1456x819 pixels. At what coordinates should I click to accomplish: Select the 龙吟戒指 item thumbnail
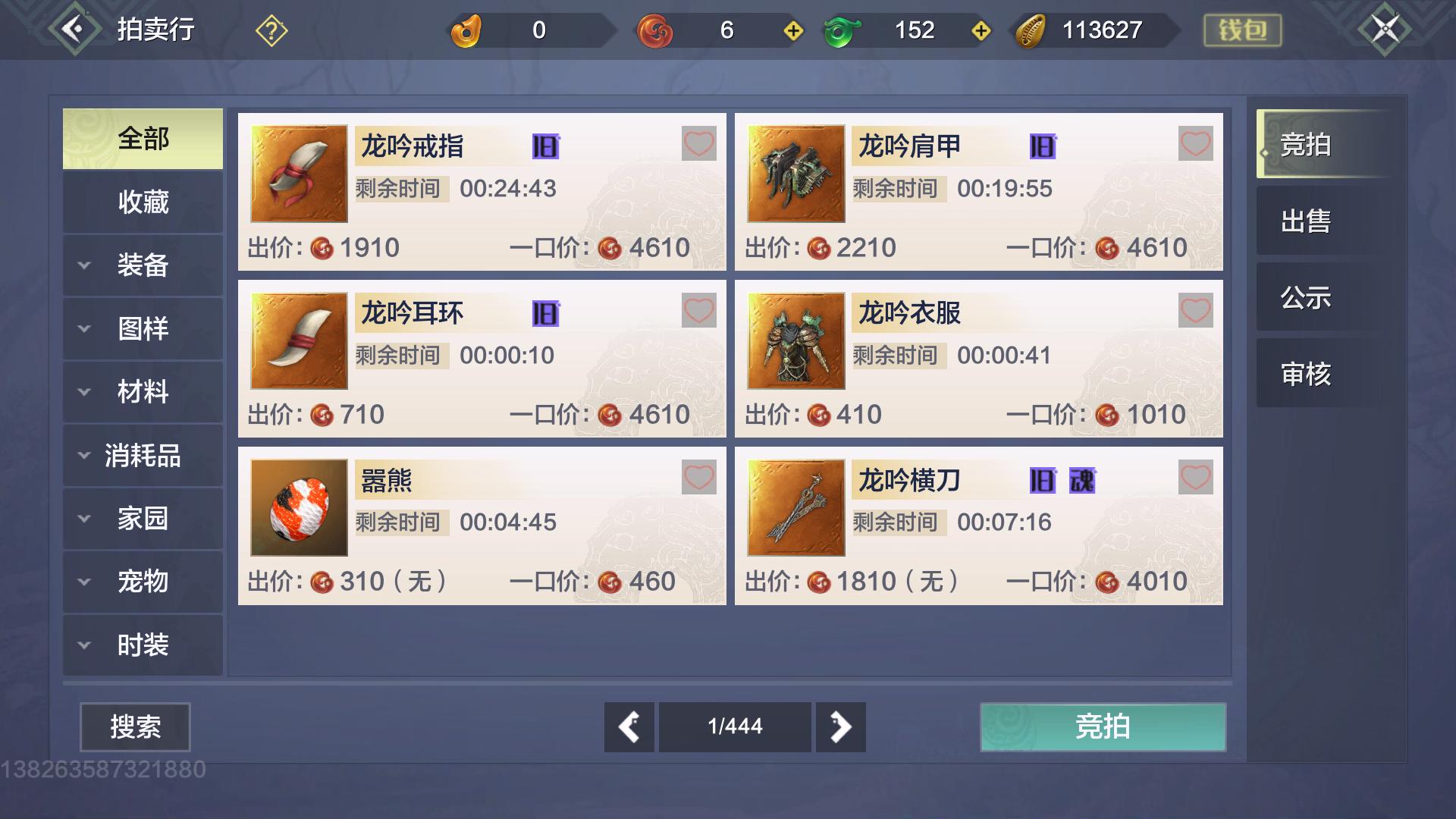299,173
